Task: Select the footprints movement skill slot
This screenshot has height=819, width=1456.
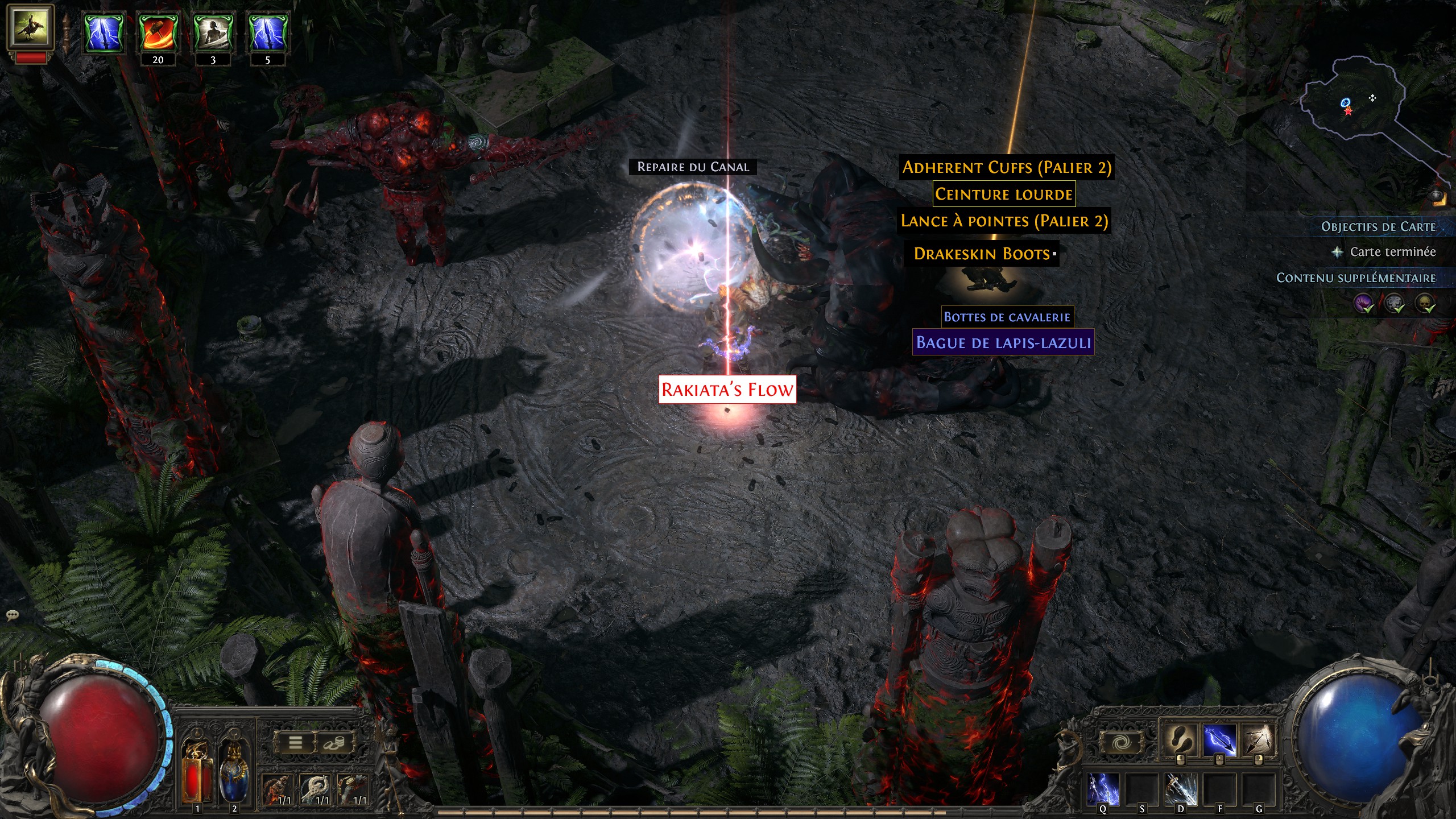Action: tap(1180, 739)
